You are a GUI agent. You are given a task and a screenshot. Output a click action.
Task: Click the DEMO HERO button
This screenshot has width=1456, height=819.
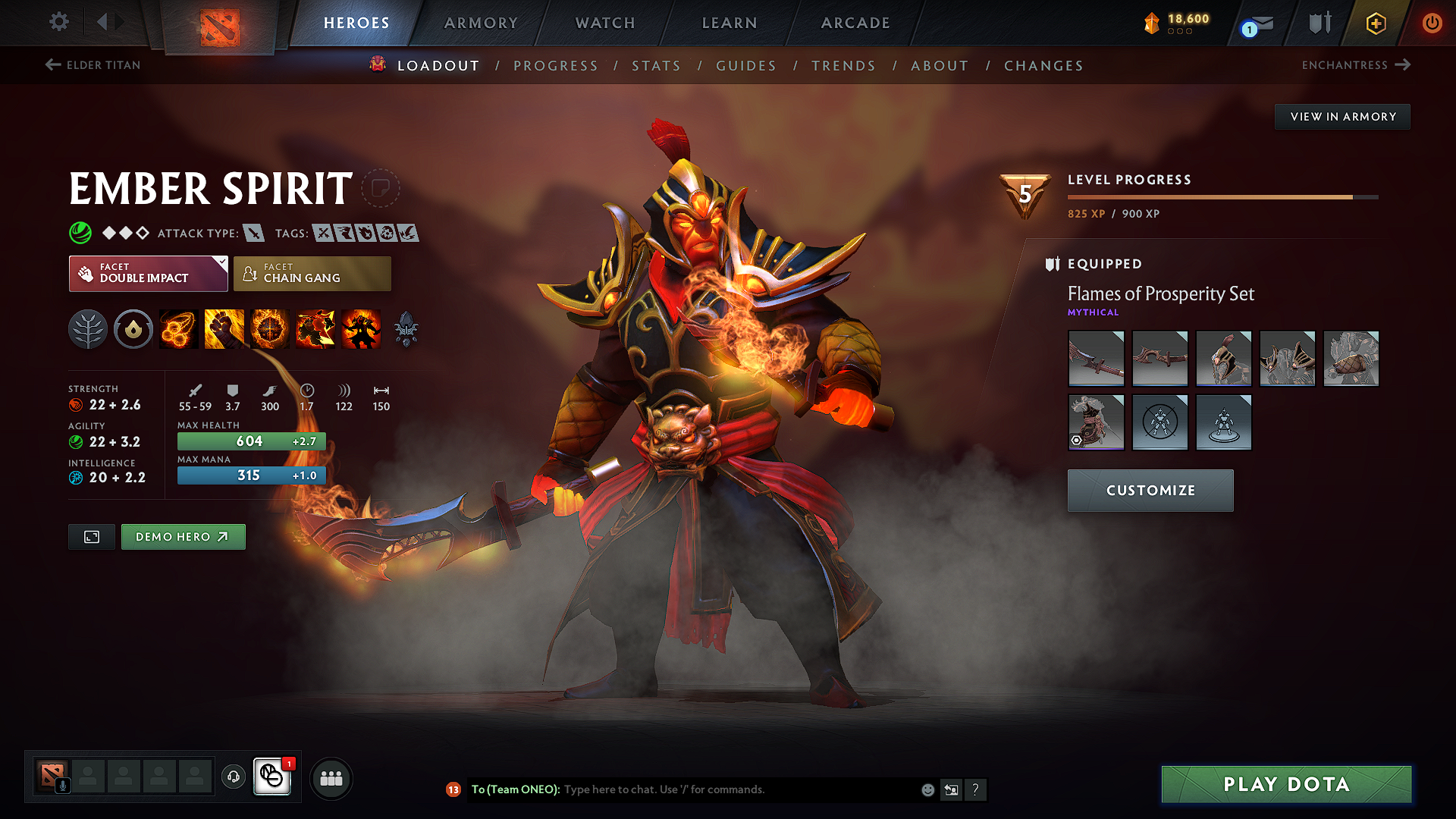[183, 536]
